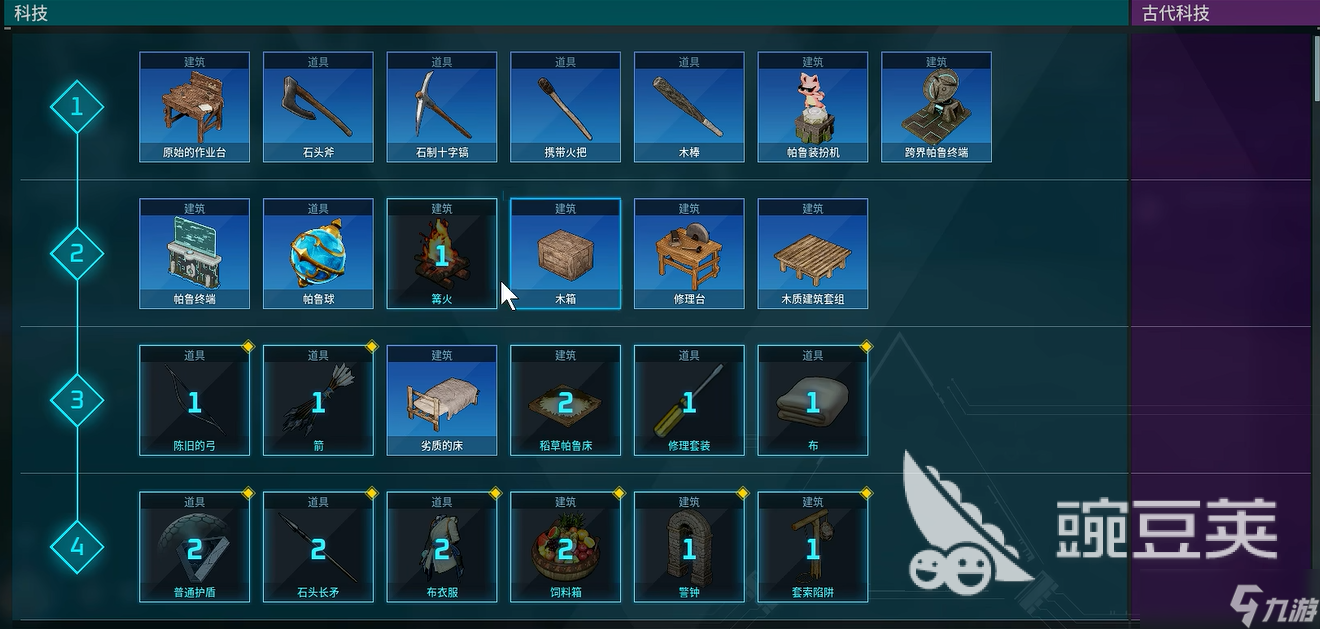The height and width of the screenshot is (629, 1320).
Task: Unlock the 稻草帕鲁床 straw Pal bed
Action: tap(565, 401)
